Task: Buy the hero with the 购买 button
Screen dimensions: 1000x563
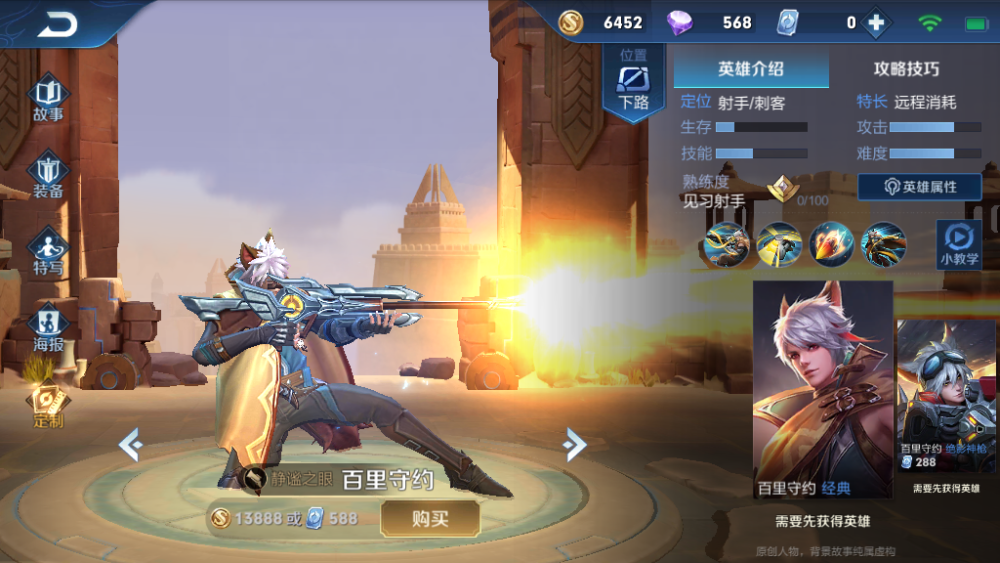Action: point(430,518)
